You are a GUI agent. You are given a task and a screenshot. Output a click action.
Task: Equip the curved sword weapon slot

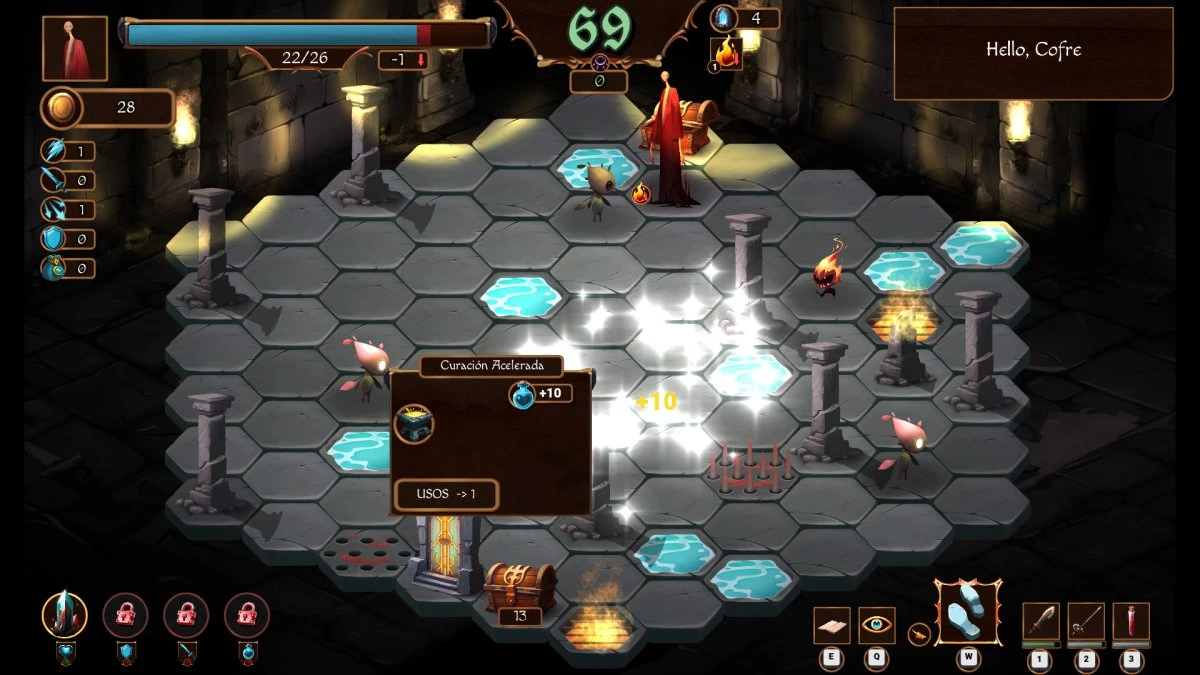tap(1041, 621)
